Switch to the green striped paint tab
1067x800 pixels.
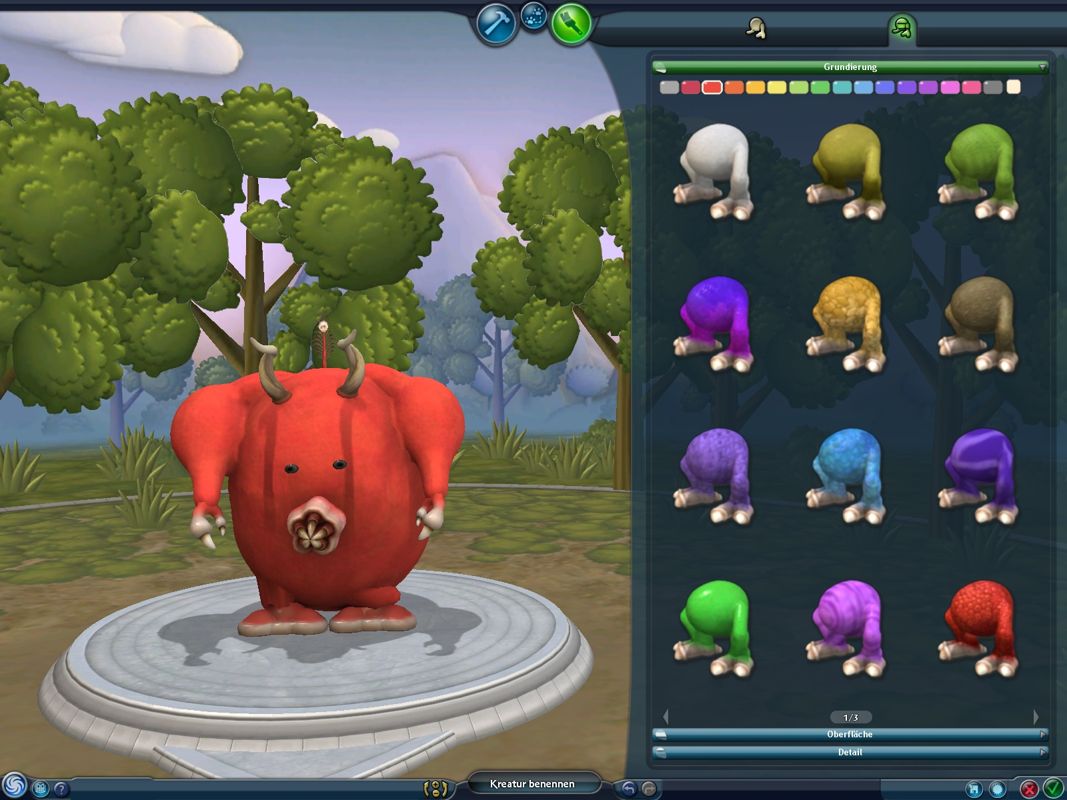point(902,29)
